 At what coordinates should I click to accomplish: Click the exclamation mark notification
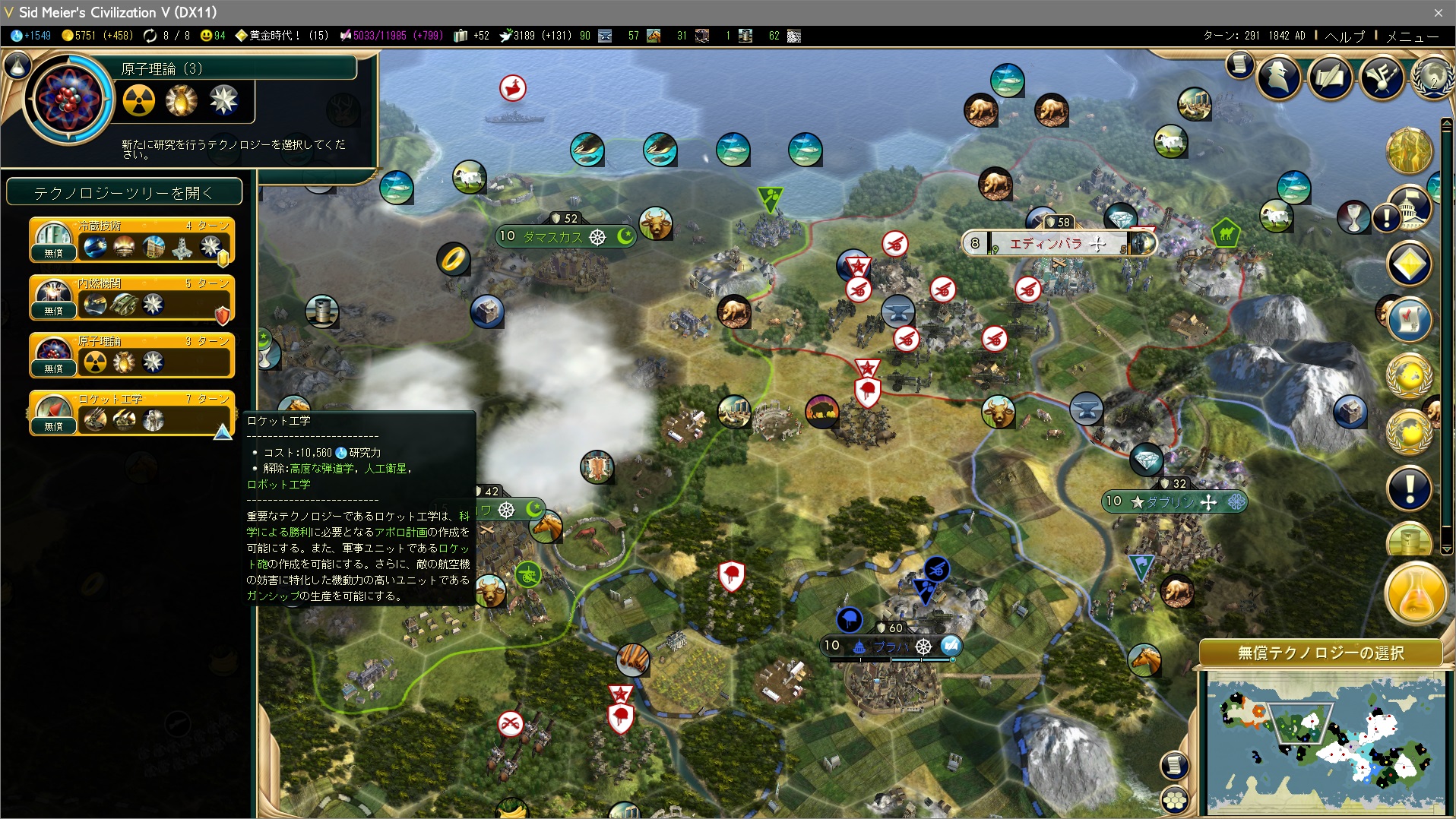[1410, 488]
